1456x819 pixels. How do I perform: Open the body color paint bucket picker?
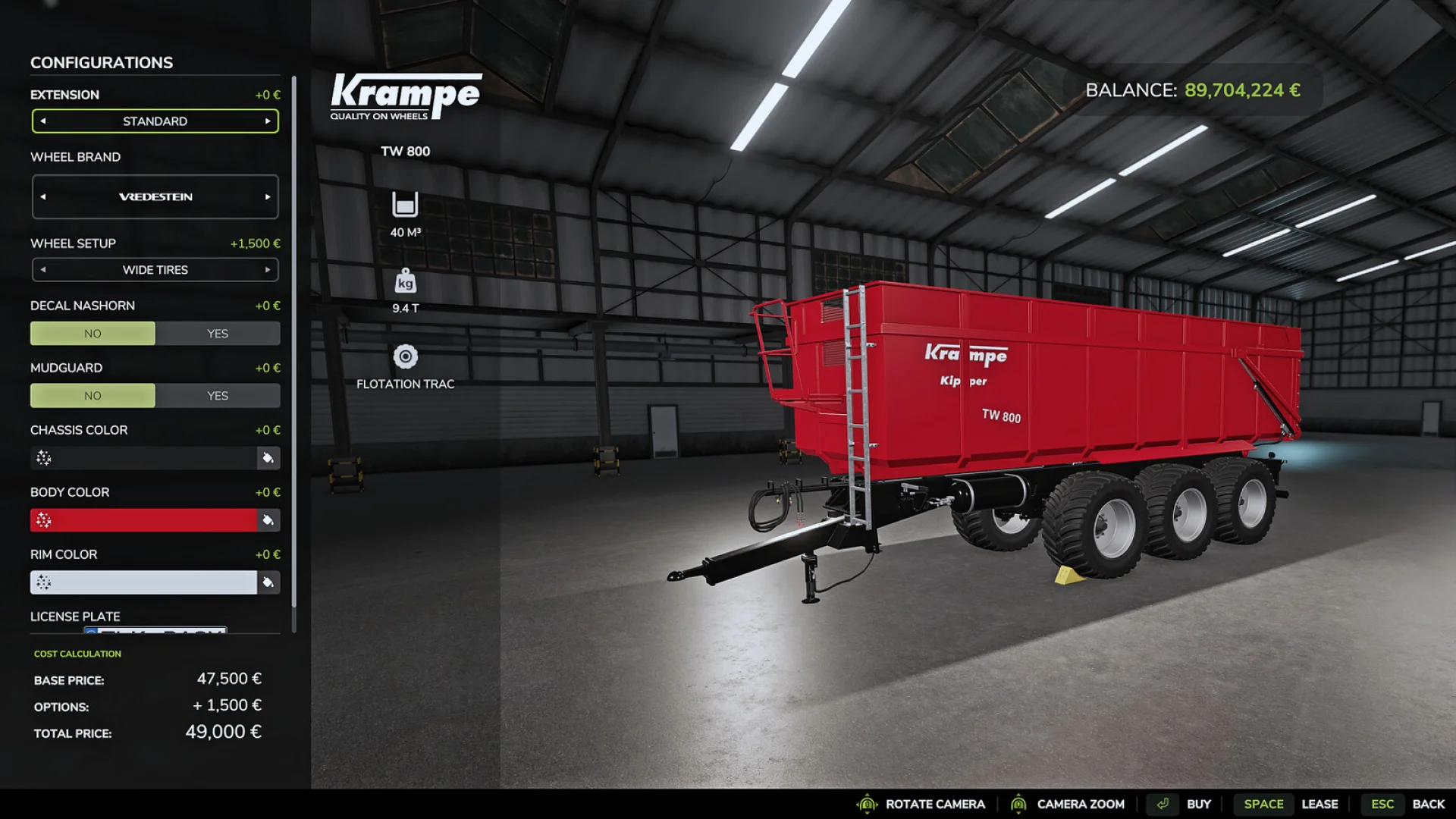point(267,520)
